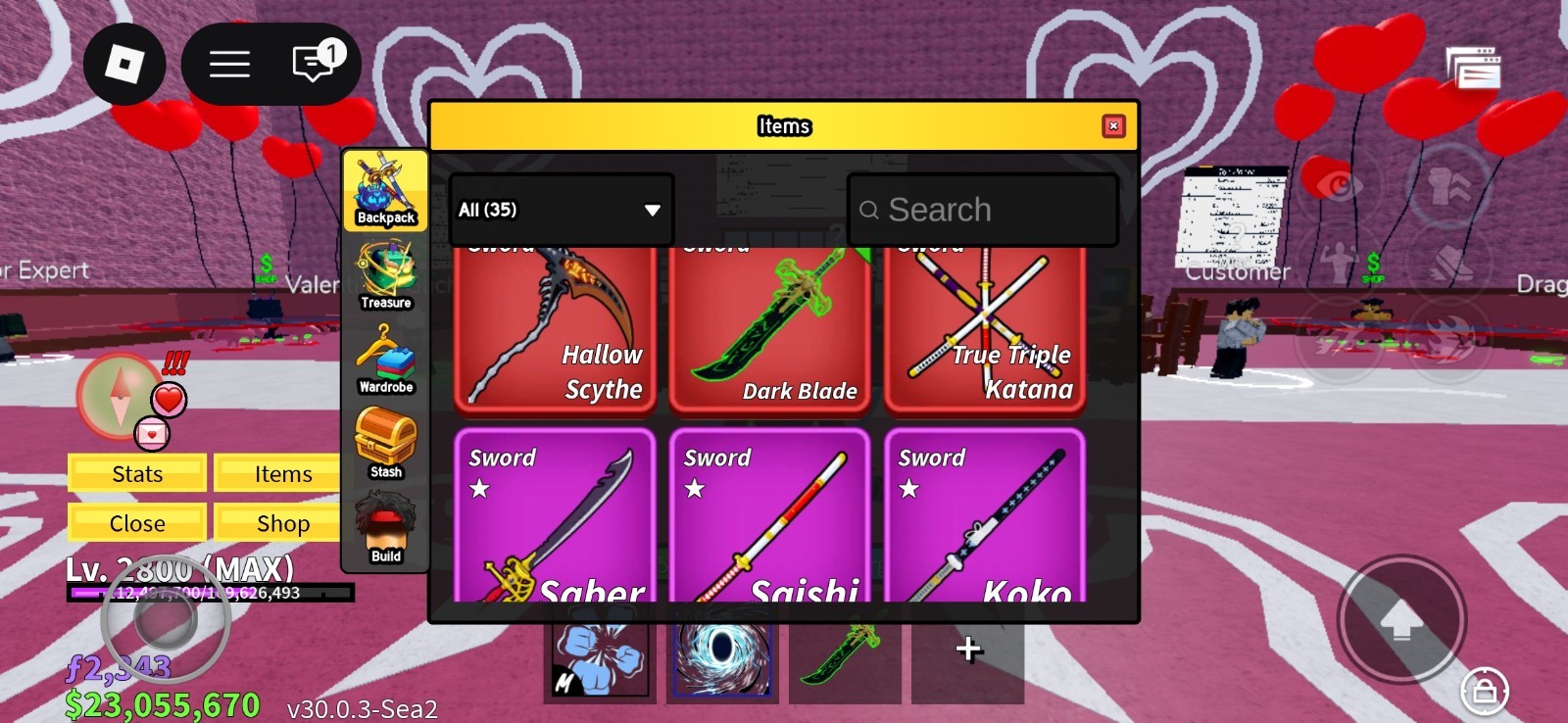The image size is (1568, 723).
Task: Toggle the health heart indicator above the compass
Action: (169, 399)
